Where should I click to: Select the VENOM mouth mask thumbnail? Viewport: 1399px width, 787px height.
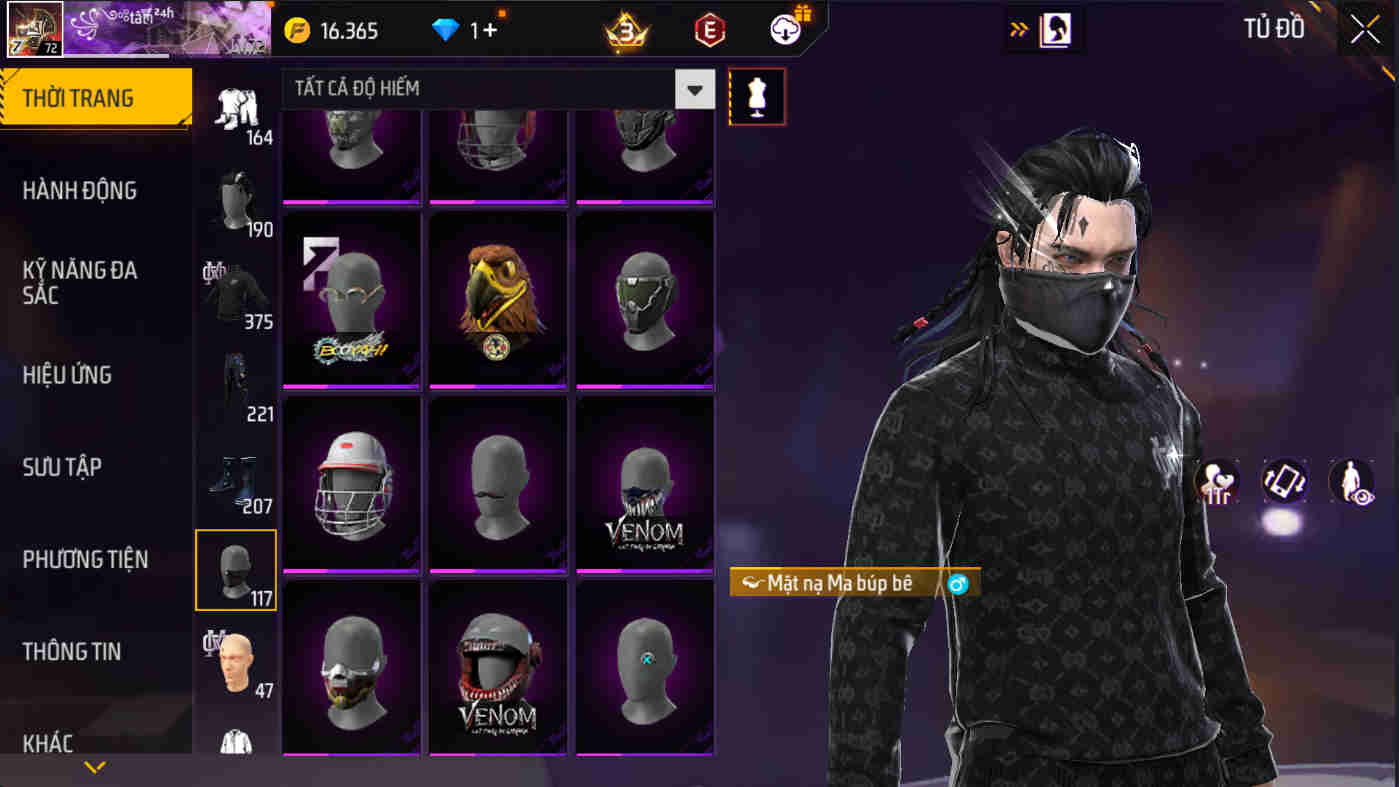point(645,483)
